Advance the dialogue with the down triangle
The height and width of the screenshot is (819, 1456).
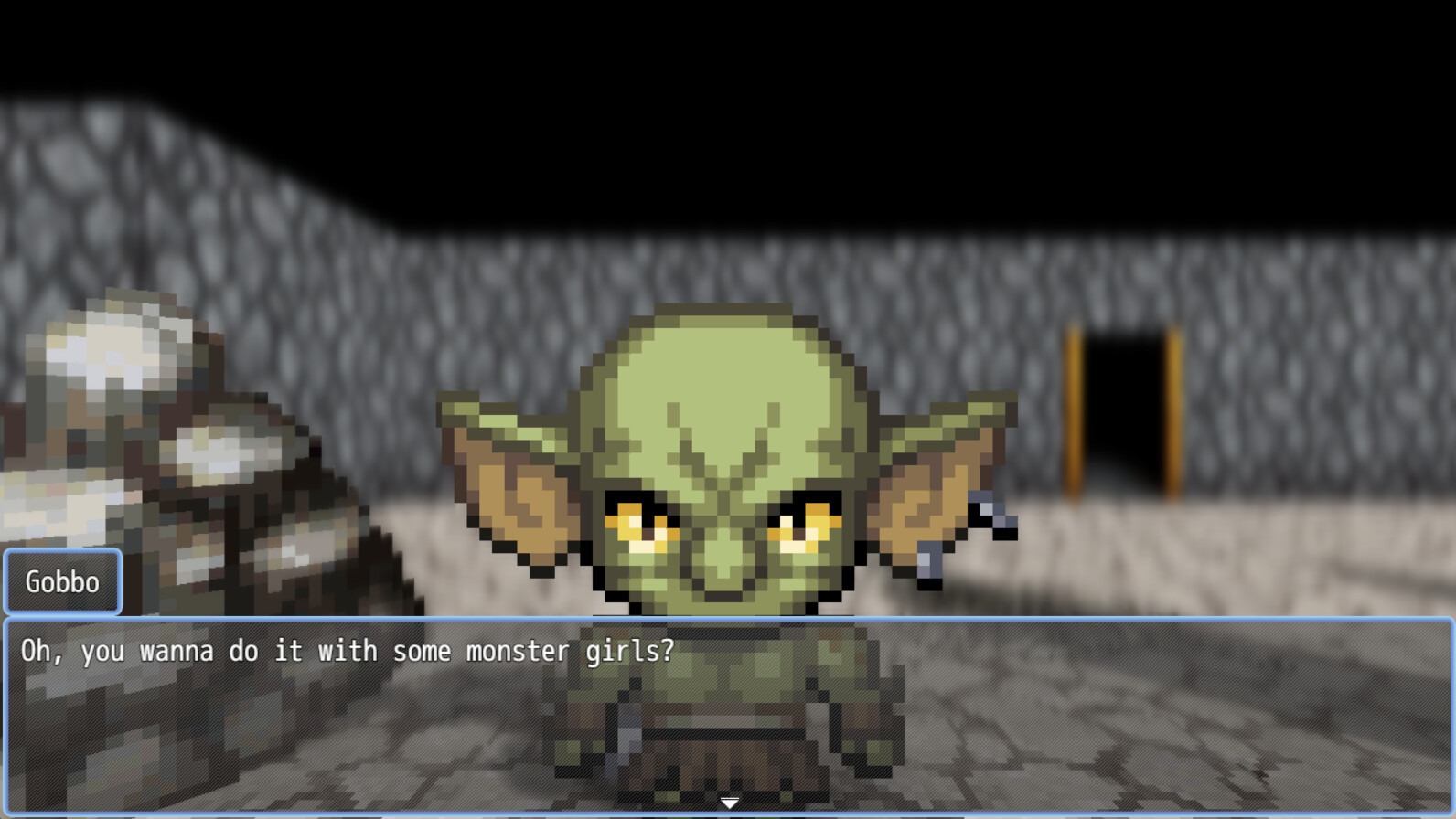coord(728,803)
